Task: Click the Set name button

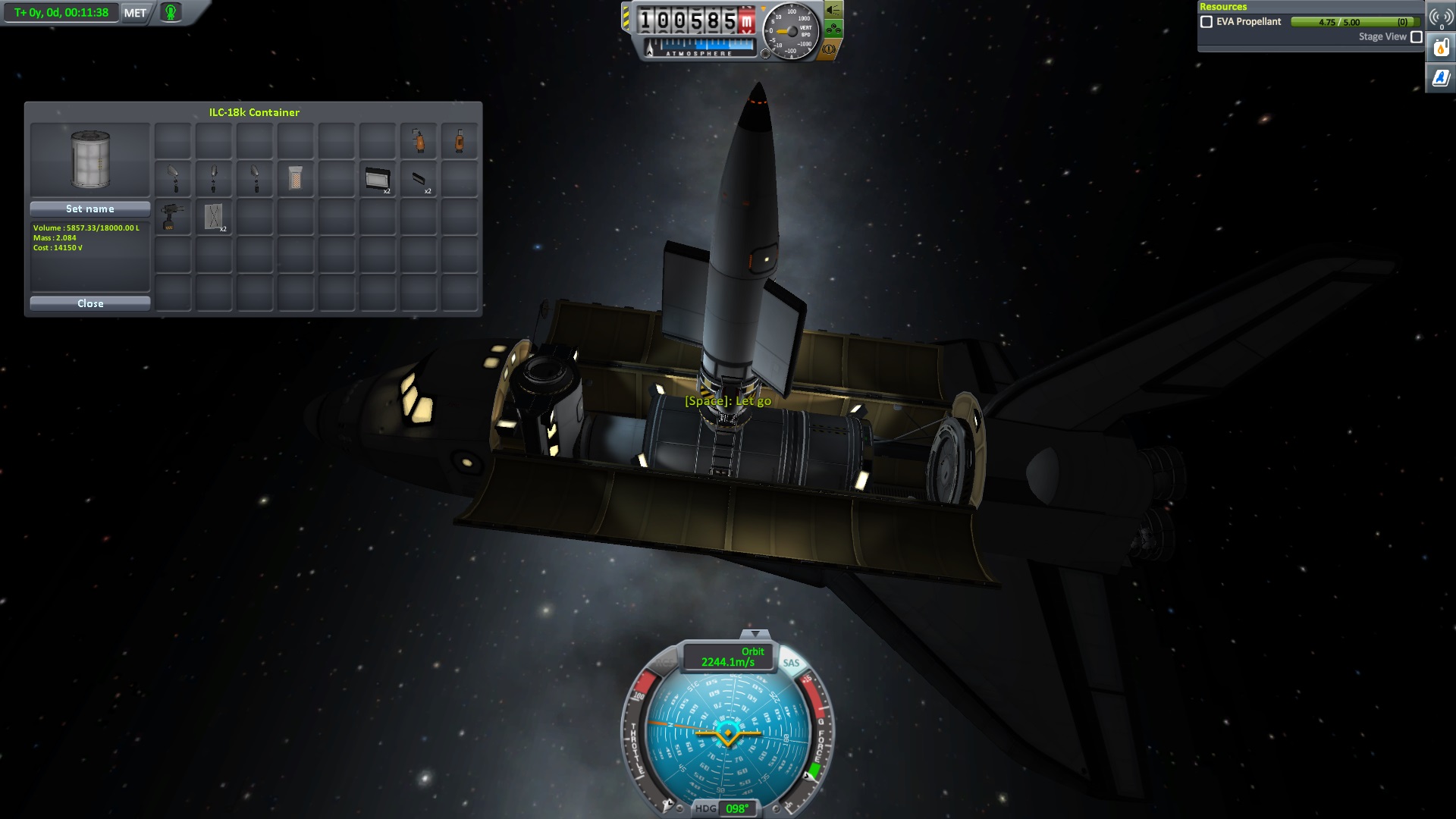Action: coord(90,209)
